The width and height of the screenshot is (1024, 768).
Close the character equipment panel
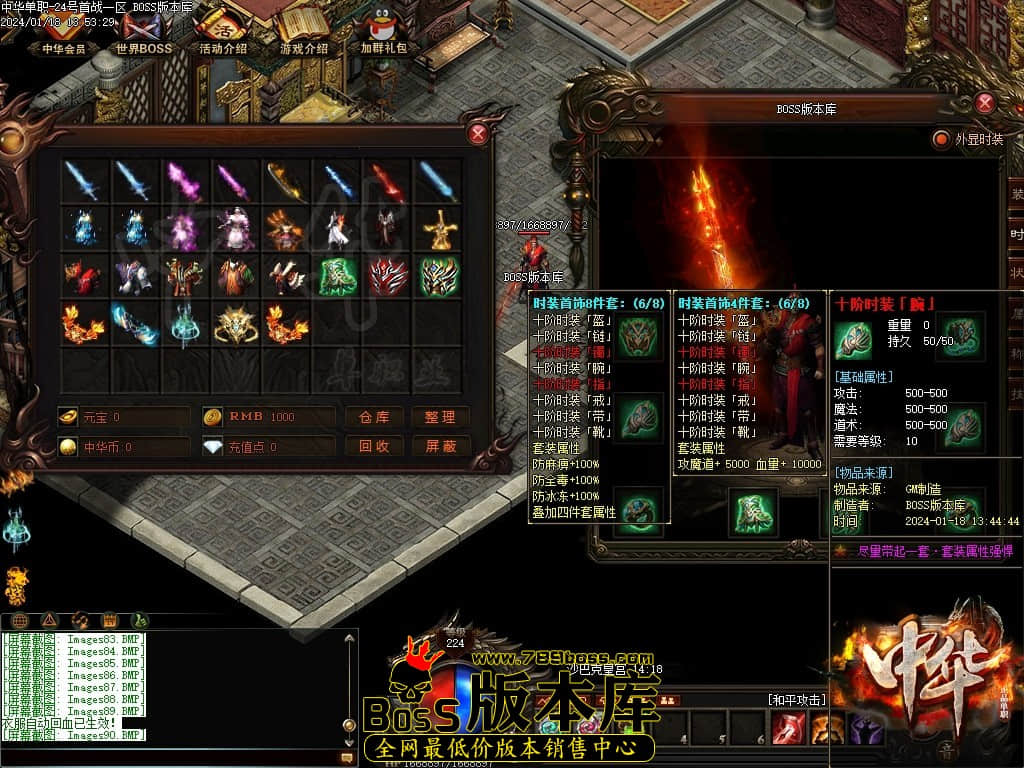(985, 103)
